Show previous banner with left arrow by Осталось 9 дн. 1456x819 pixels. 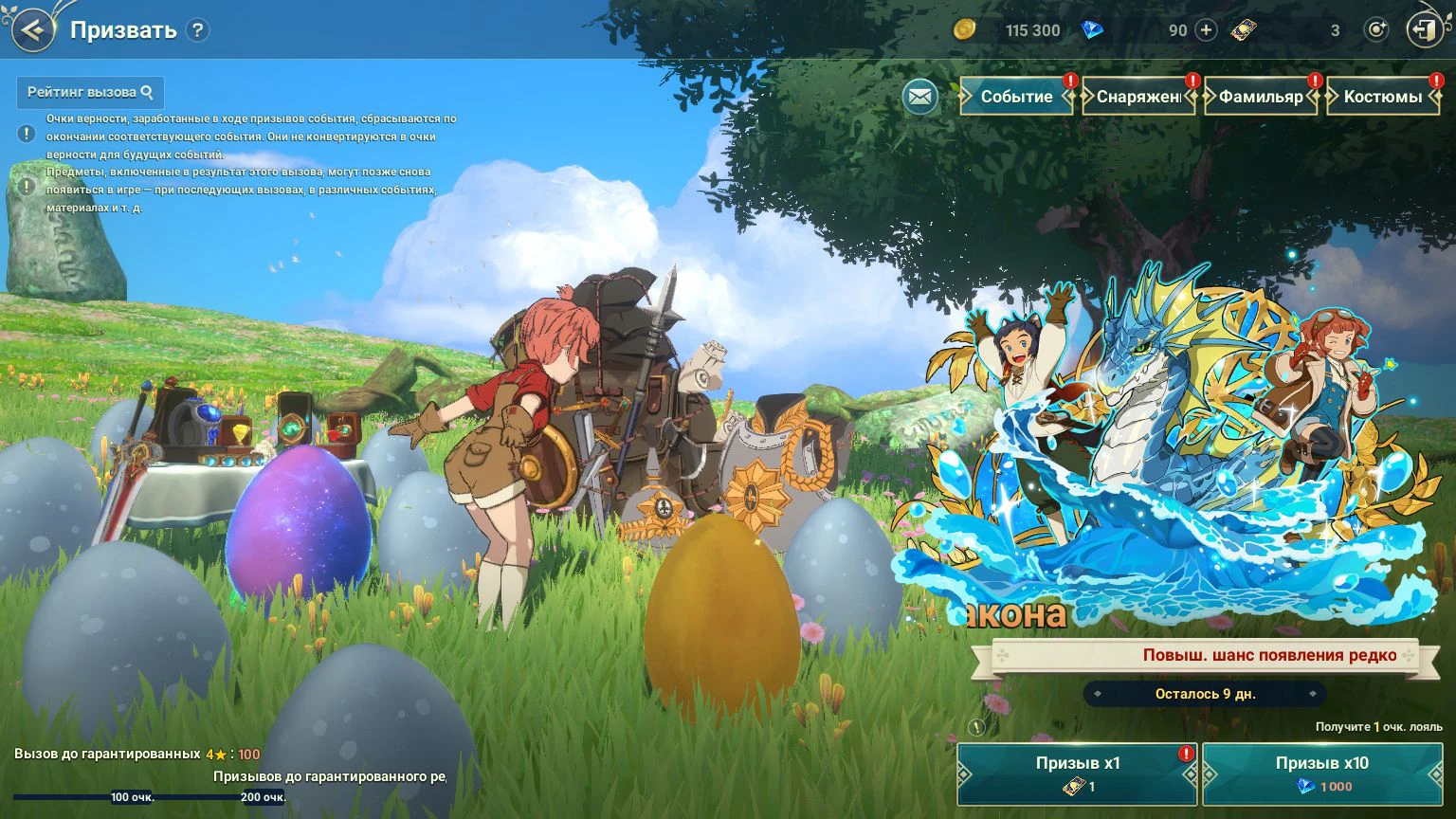pos(1098,694)
